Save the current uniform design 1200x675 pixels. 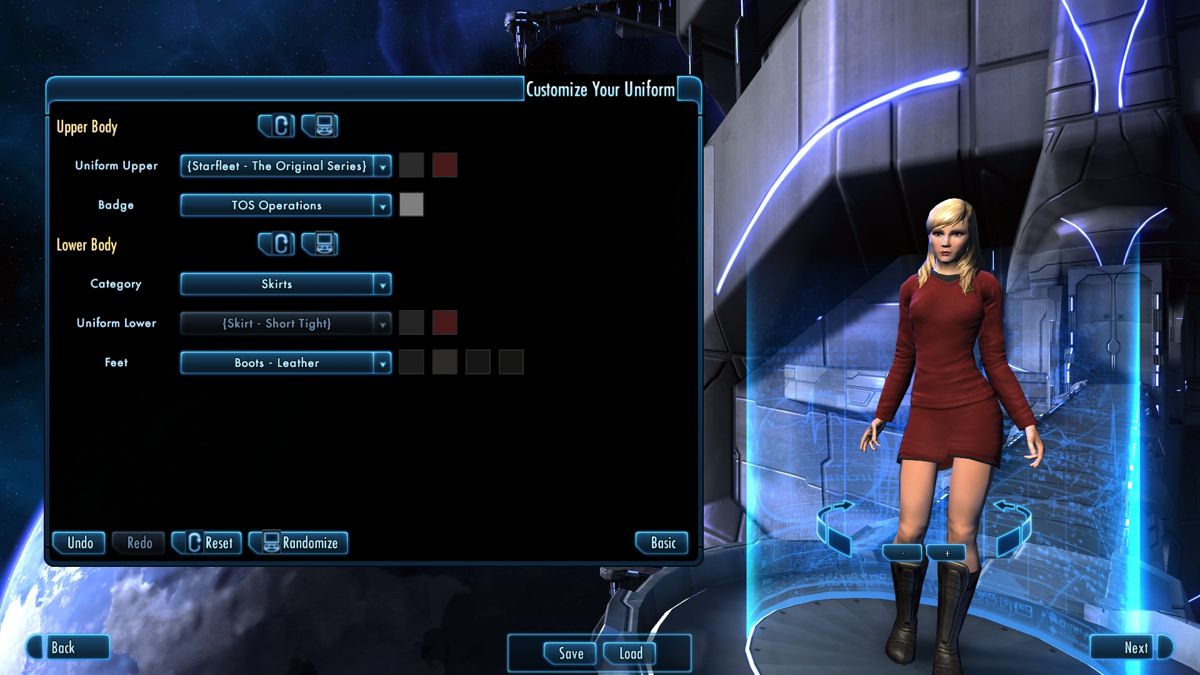(x=570, y=654)
